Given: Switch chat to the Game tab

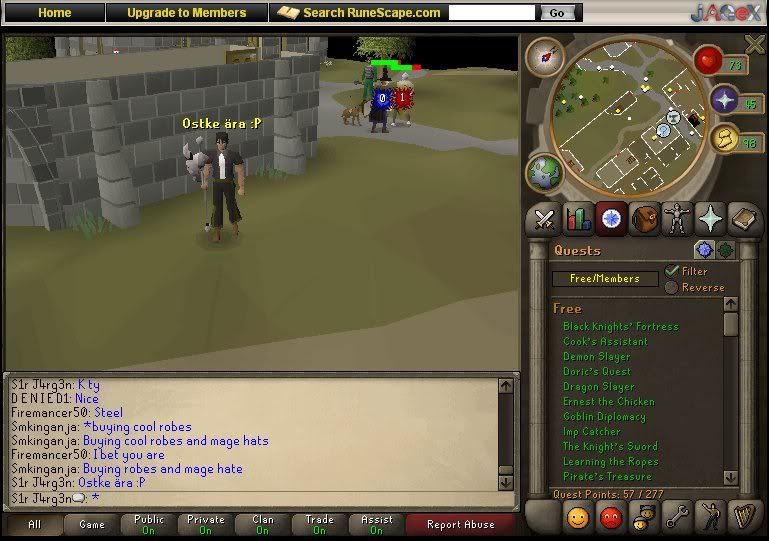Looking at the screenshot, I should tap(91, 524).
